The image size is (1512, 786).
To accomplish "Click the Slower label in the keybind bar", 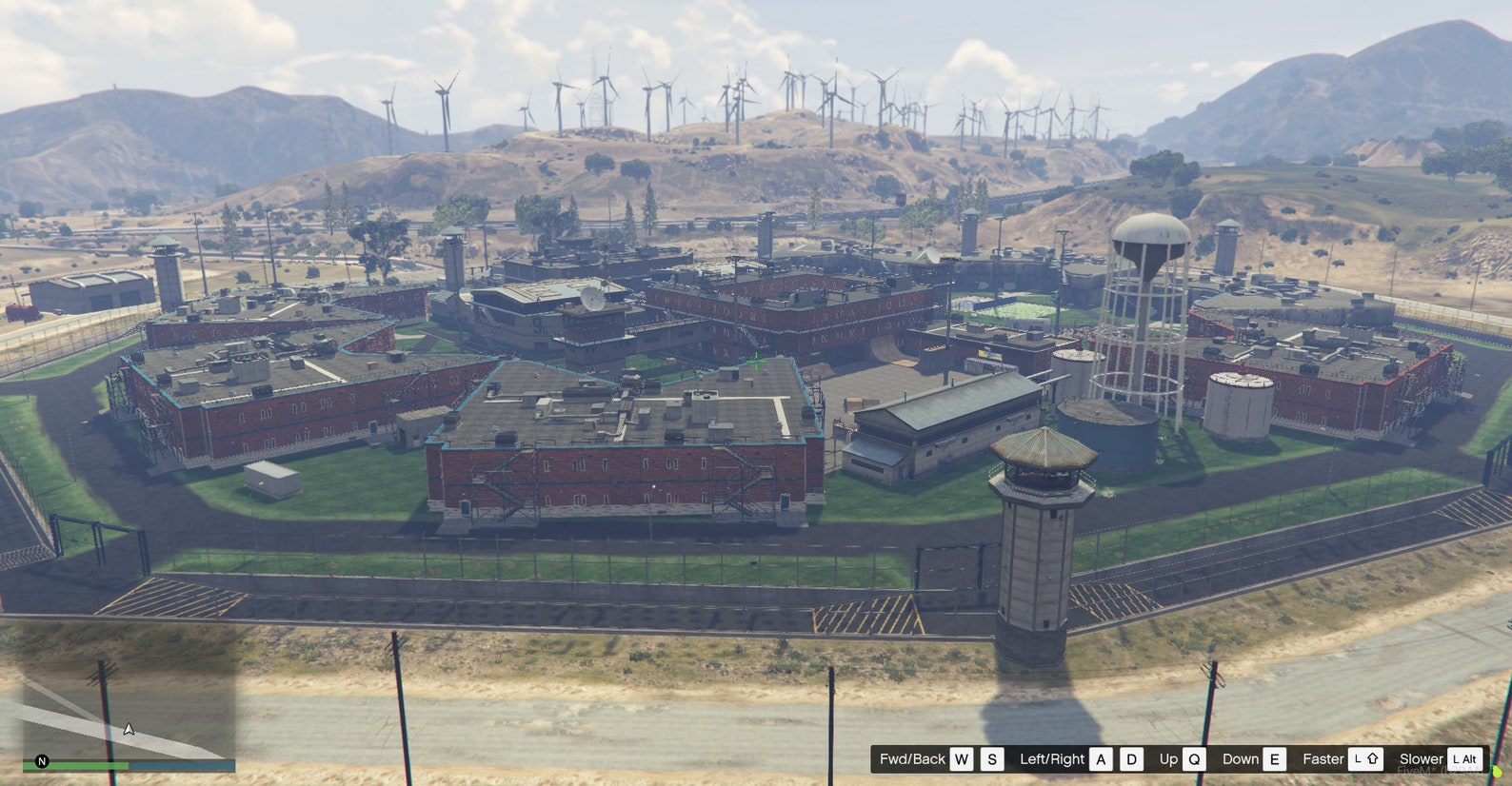I will [1422, 759].
